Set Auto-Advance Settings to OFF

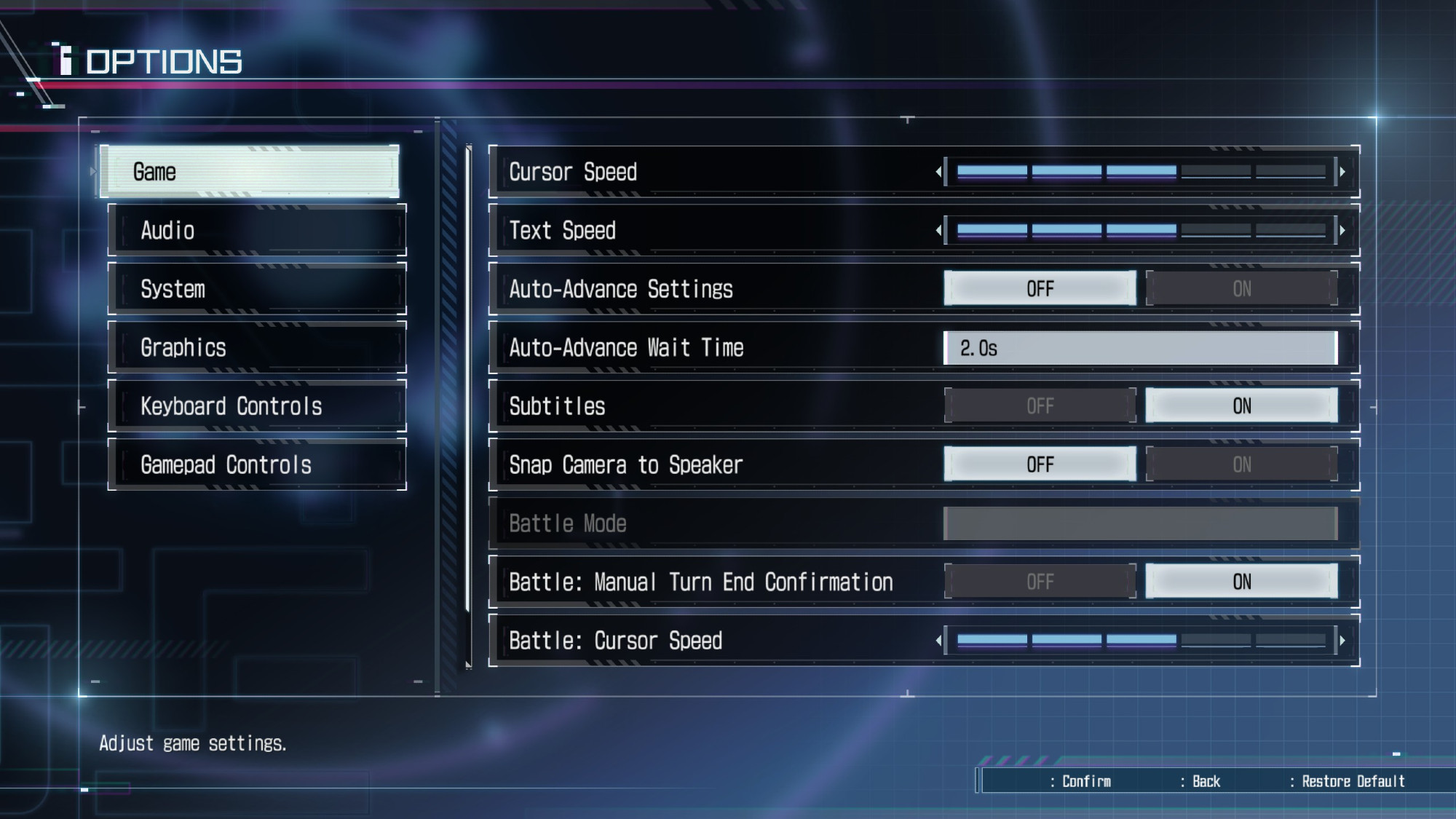coord(1040,289)
